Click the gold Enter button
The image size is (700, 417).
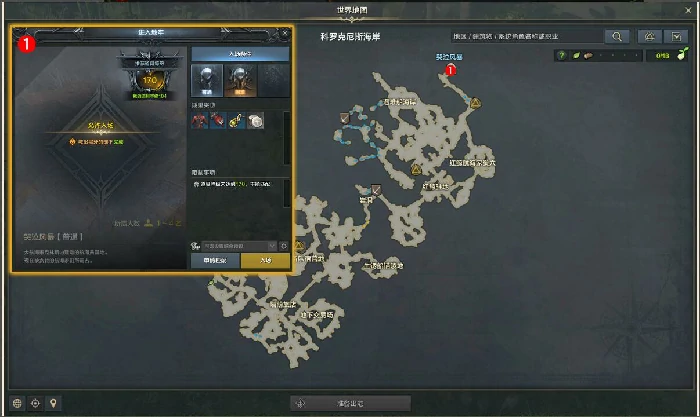[x=265, y=260]
